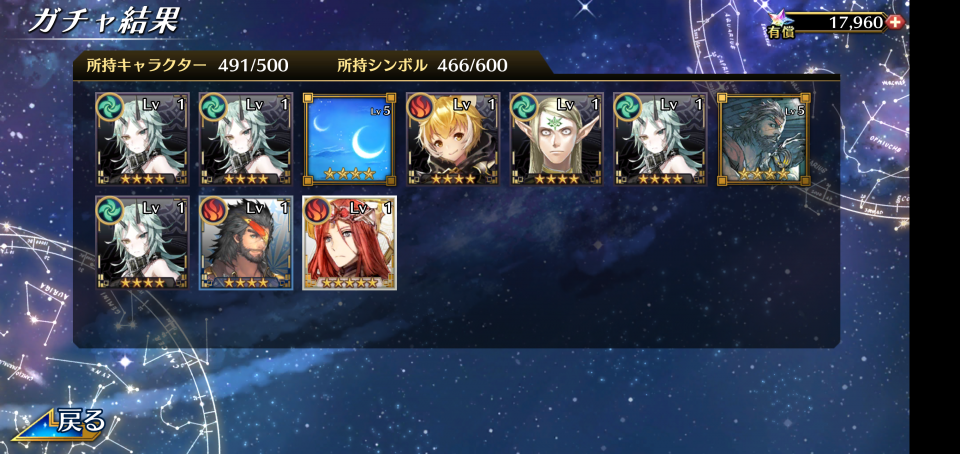This screenshot has width=960, height=454.
Task: Select the crescent moon symbol card
Action: click(349, 139)
